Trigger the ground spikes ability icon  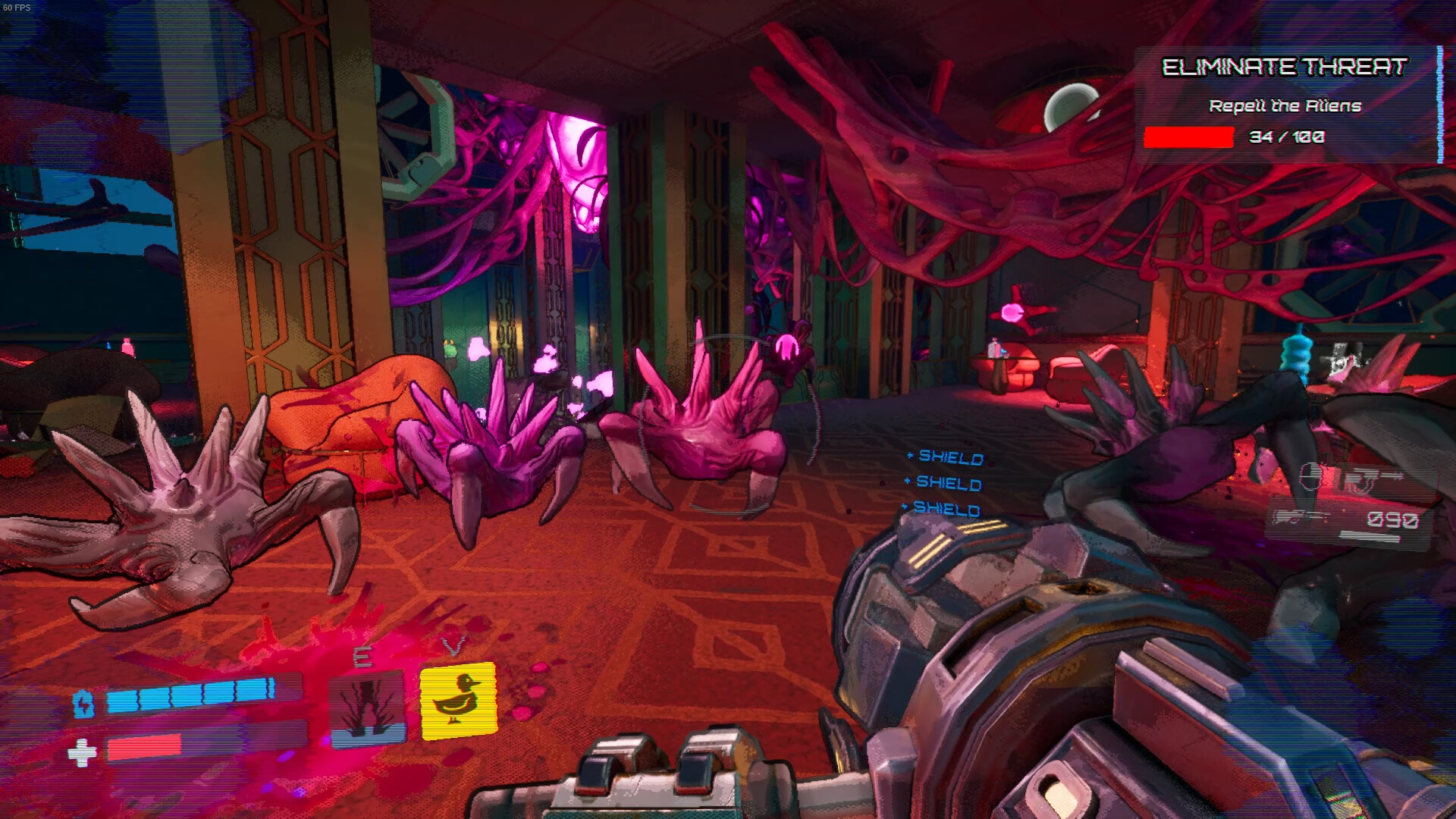[x=367, y=708]
